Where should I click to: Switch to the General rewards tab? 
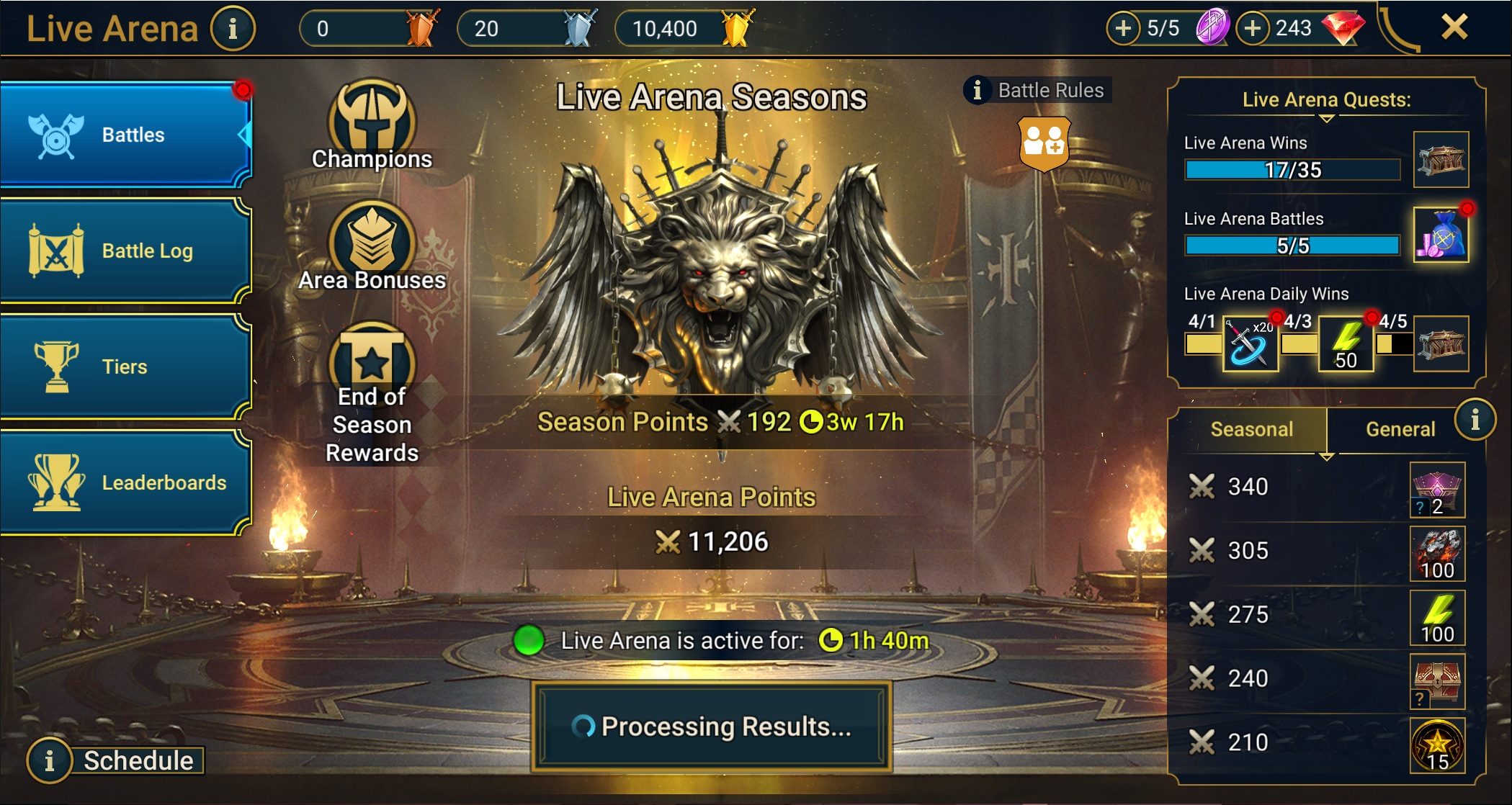(x=1400, y=429)
